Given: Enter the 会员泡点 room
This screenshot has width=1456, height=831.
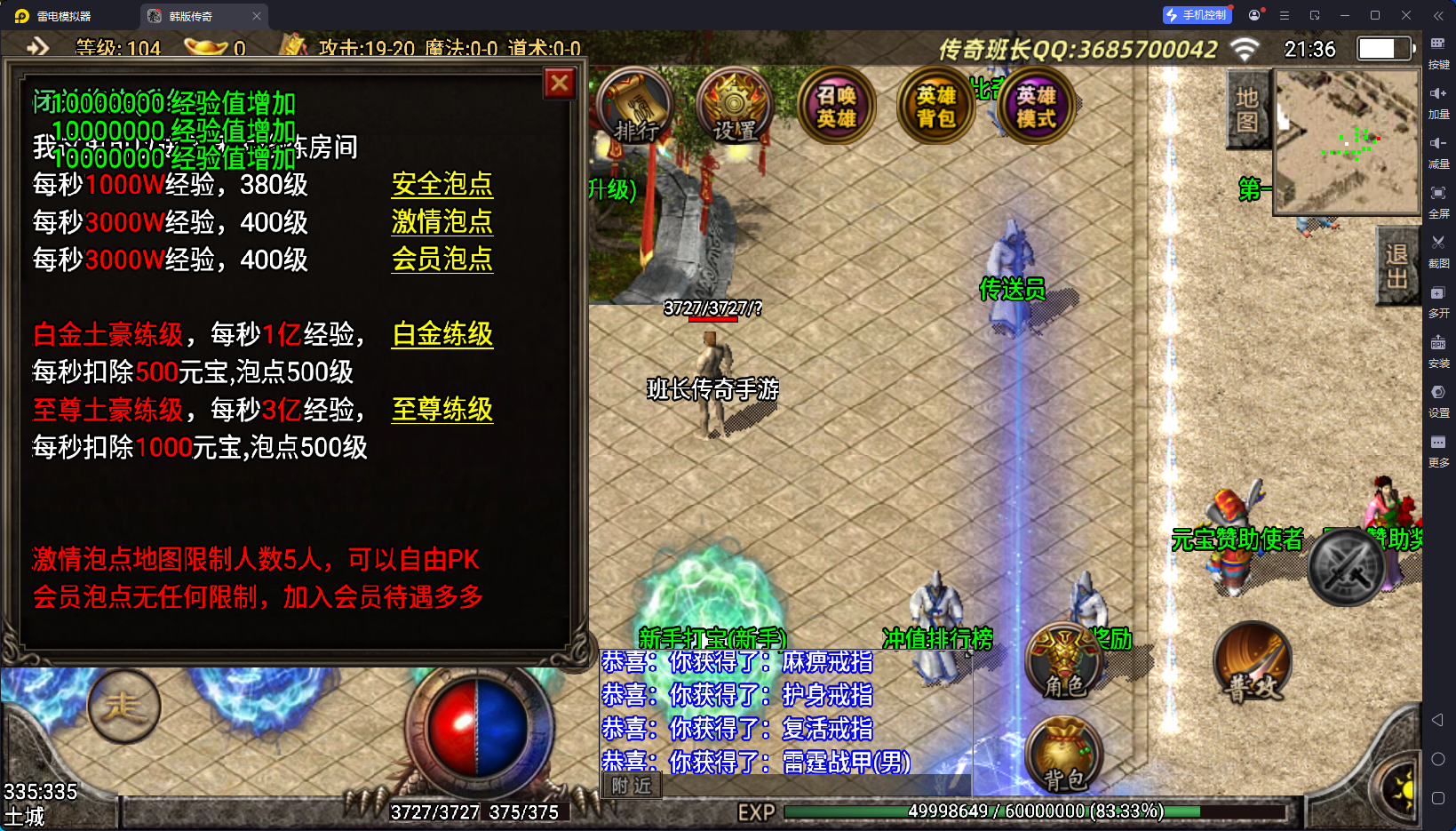Looking at the screenshot, I should 442,260.
